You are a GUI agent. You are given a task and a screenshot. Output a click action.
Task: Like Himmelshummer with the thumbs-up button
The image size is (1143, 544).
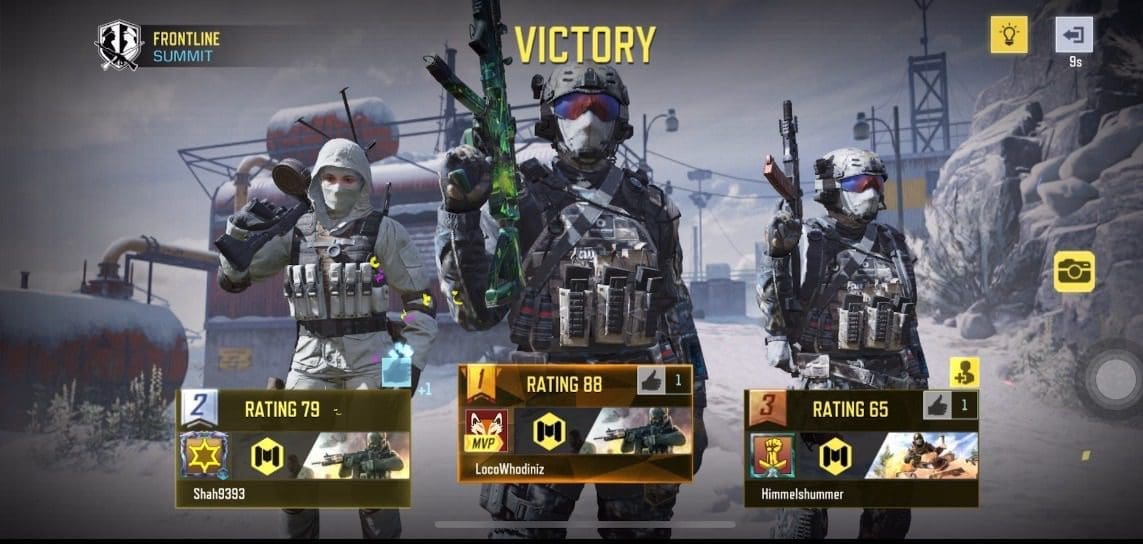[x=937, y=405]
